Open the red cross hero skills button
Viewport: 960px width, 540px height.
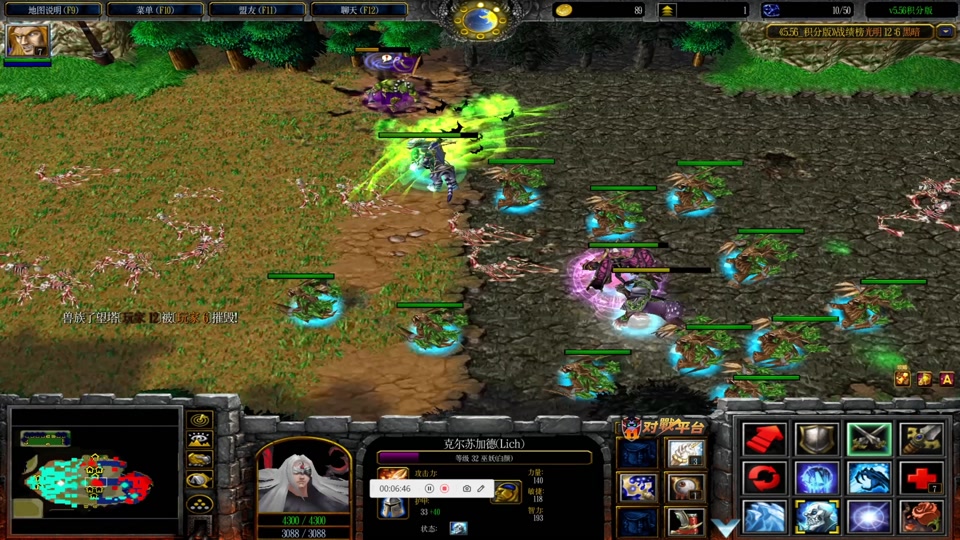pyautogui.click(x=920, y=478)
